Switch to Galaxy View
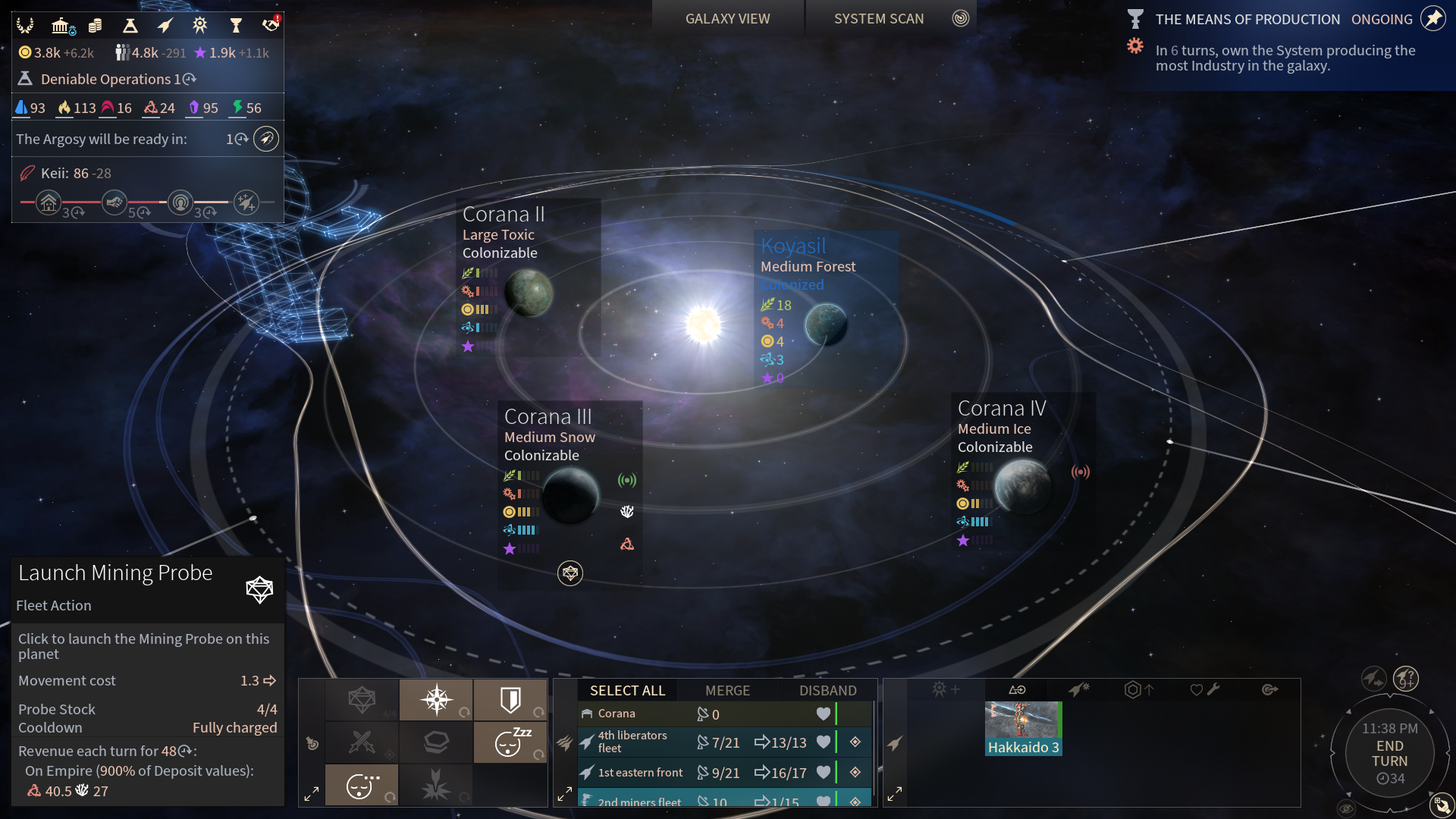The width and height of the screenshot is (1456, 819). click(x=727, y=18)
